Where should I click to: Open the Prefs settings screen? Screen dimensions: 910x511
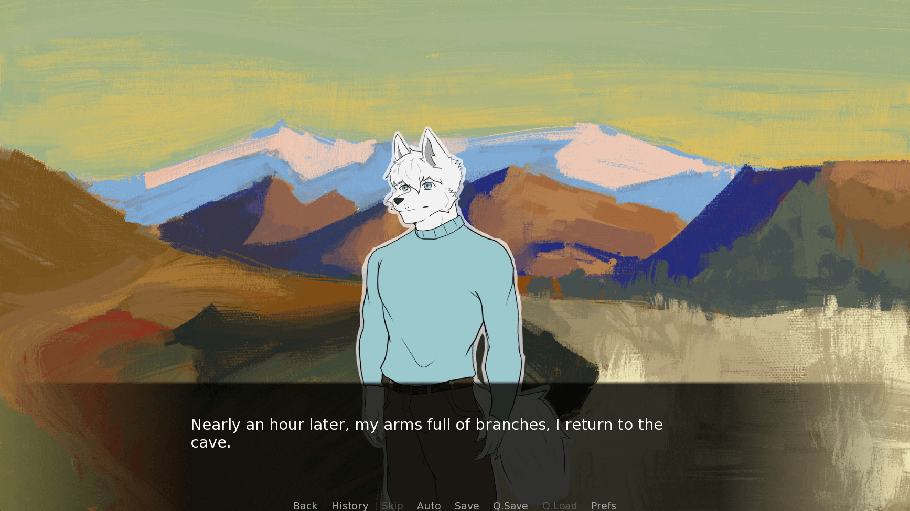tap(604, 505)
